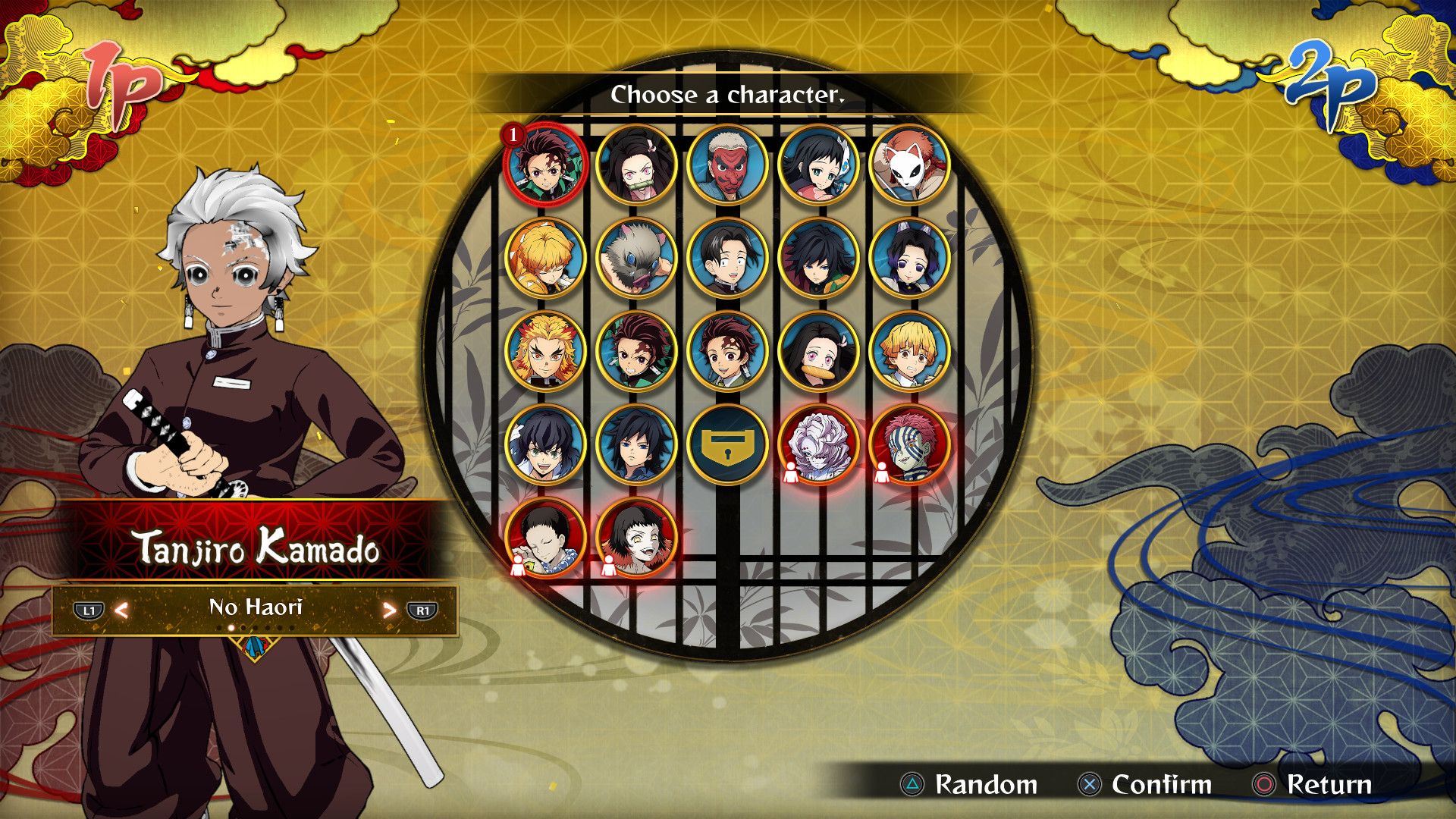Select Tanjiro Kamado's character portrait
Image resolution: width=1456 pixels, height=819 pixels.
(547, 165)
